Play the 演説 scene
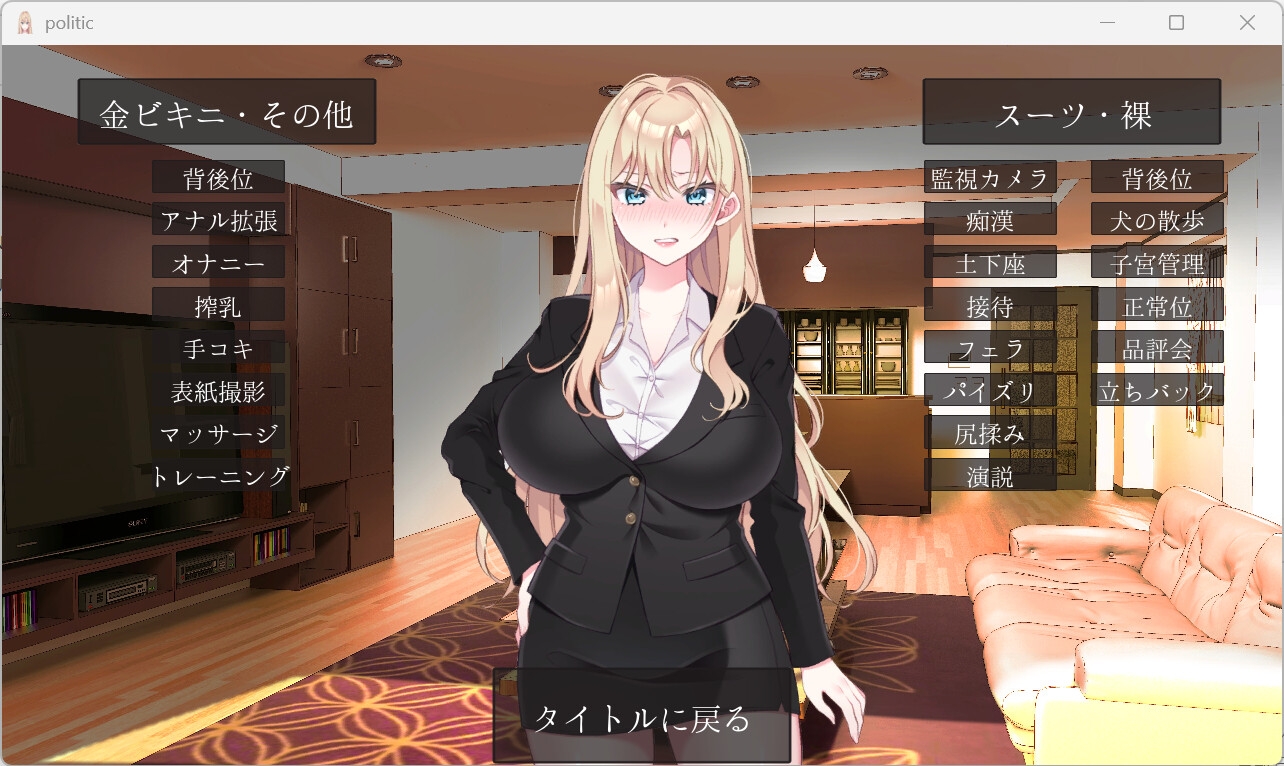The image size is (1284, 766). (x=990, y=476)
